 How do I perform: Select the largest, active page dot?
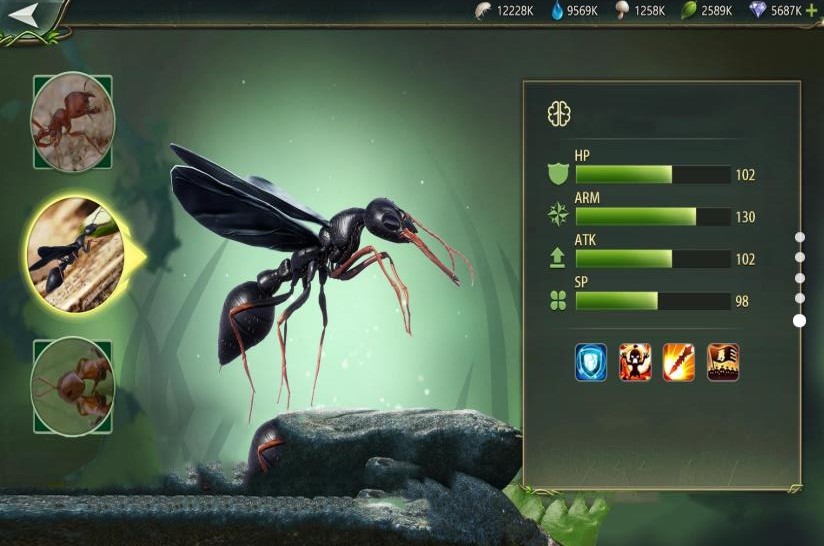(x=799, y=320)
